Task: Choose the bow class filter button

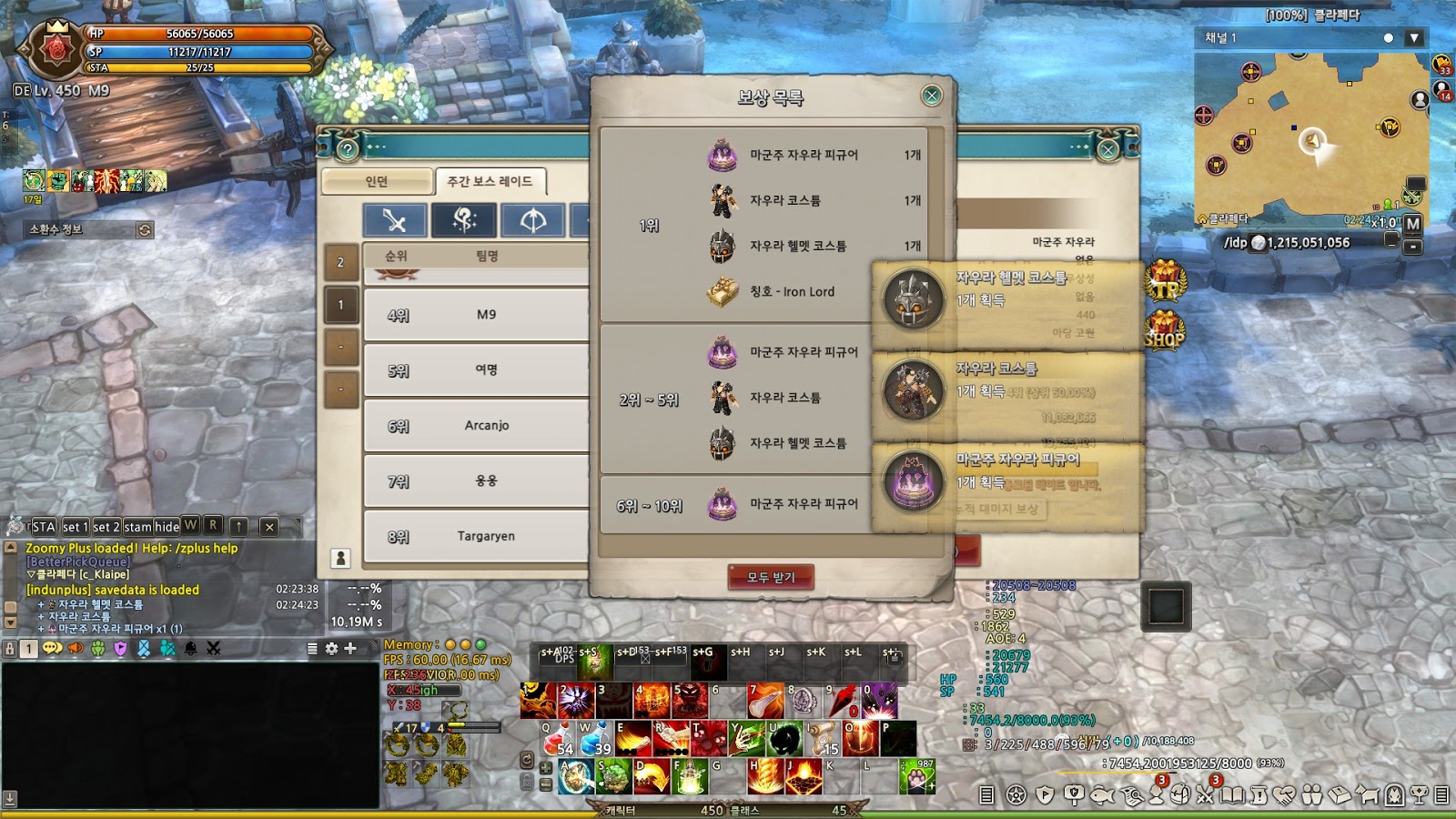Action: click(532, 220)
